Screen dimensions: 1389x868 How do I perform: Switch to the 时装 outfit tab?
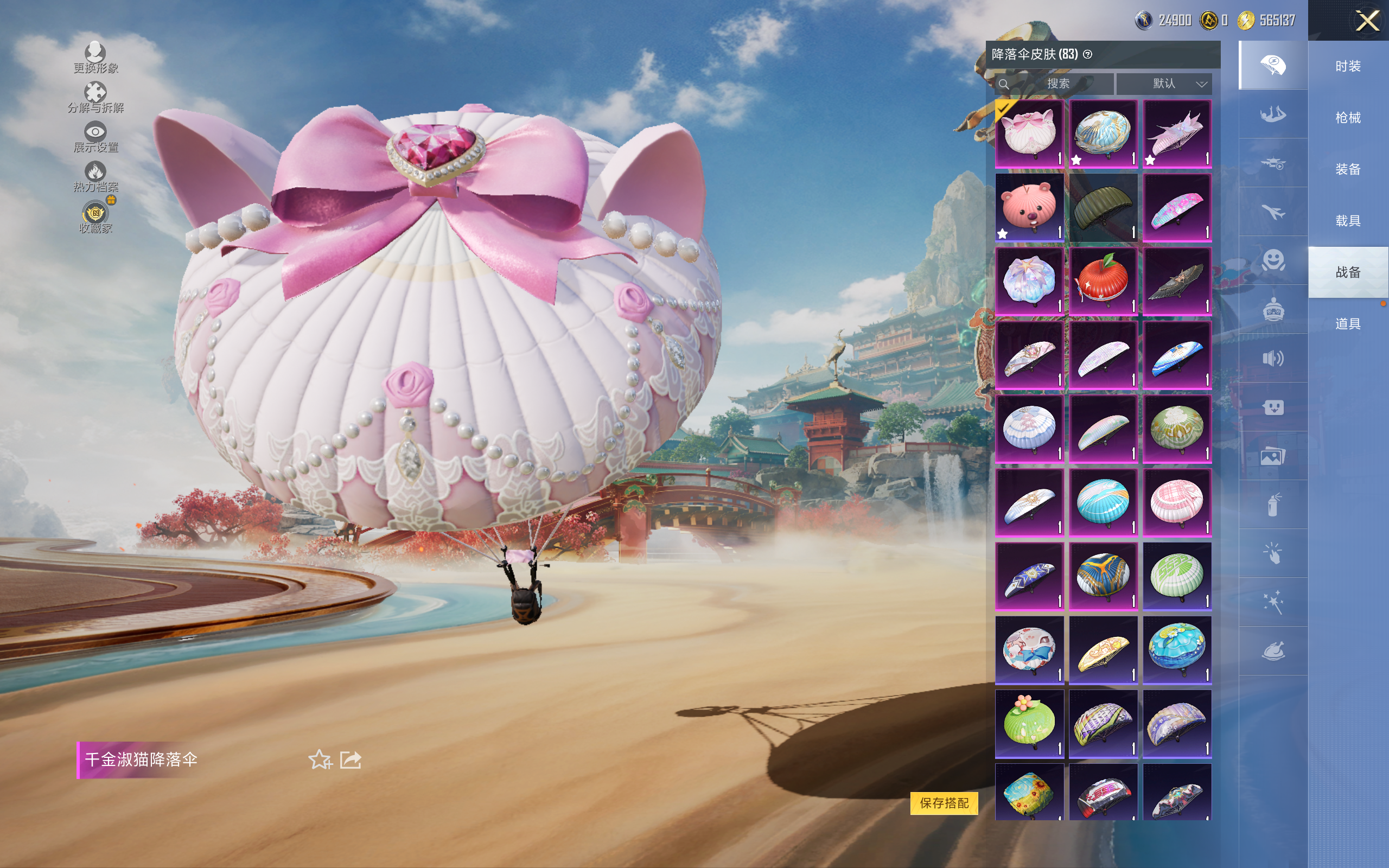pos(1348,67)
